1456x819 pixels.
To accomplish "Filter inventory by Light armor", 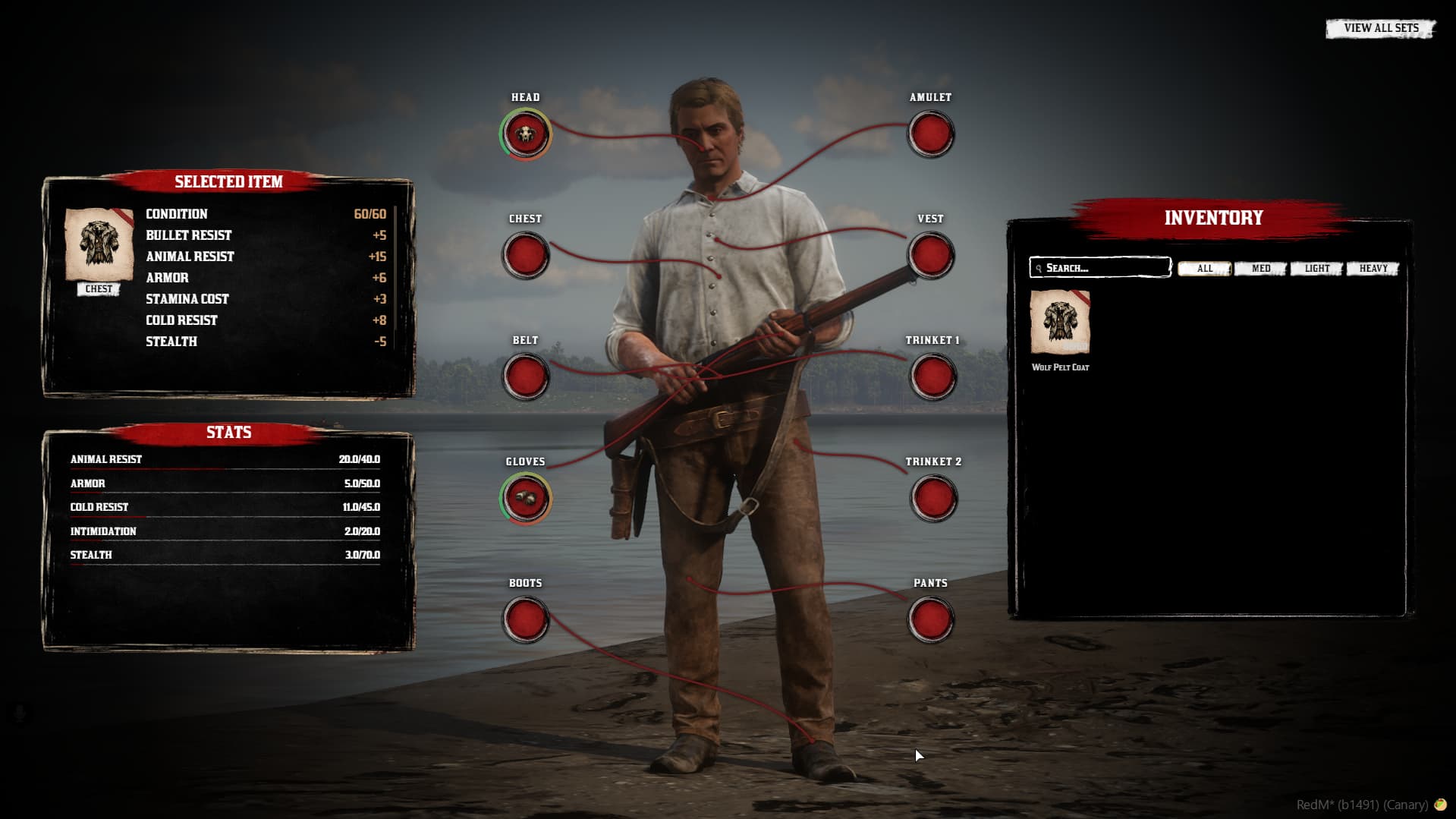I will tap(1316, 269).
